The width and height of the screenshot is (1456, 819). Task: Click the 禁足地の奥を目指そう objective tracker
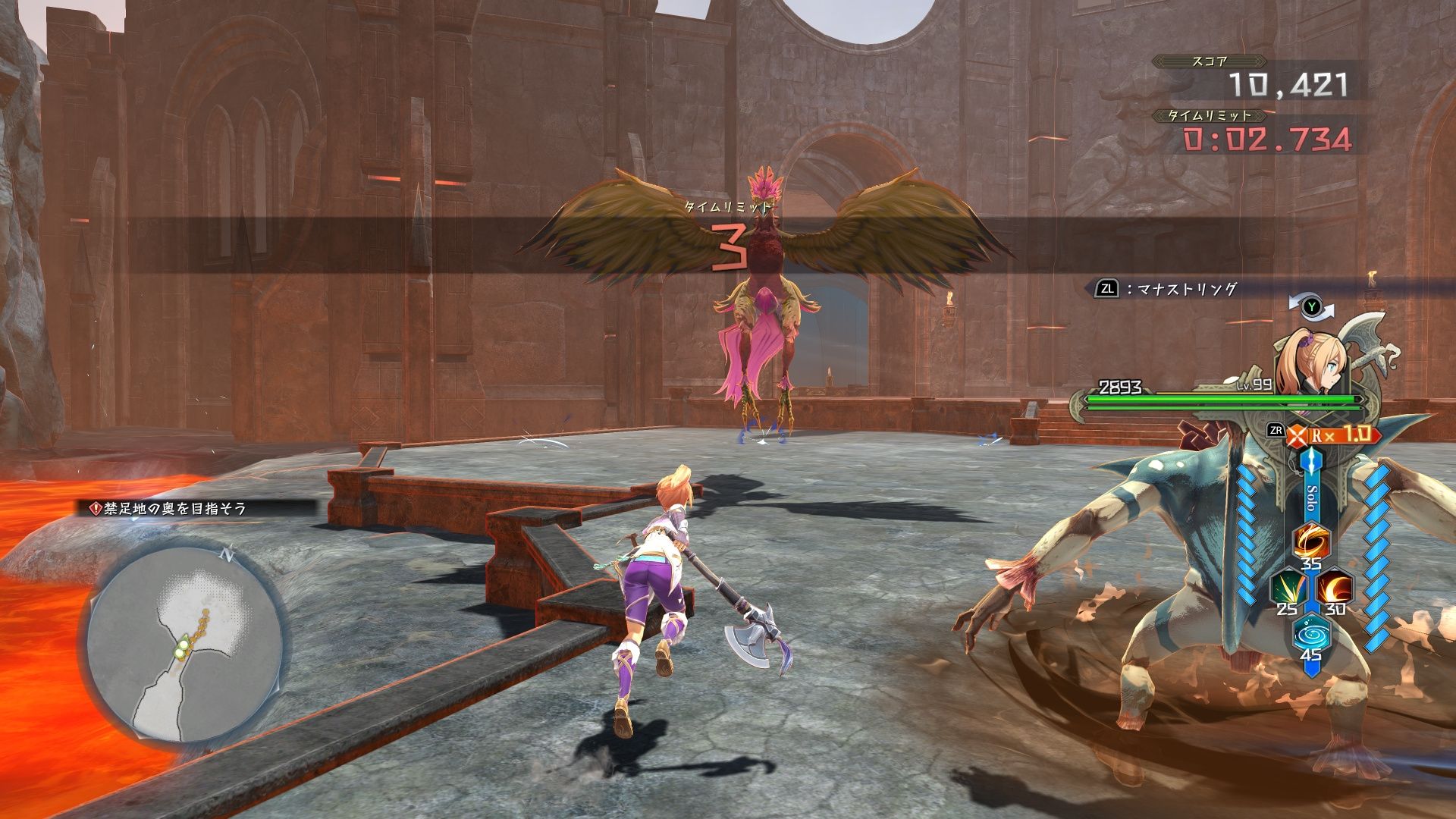coord(168,509)
